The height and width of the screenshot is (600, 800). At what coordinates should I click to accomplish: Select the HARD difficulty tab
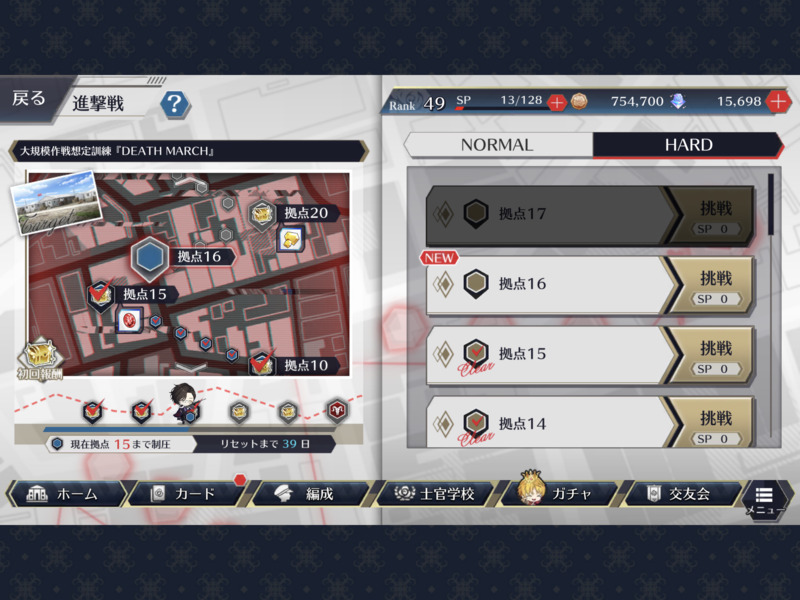688,145
